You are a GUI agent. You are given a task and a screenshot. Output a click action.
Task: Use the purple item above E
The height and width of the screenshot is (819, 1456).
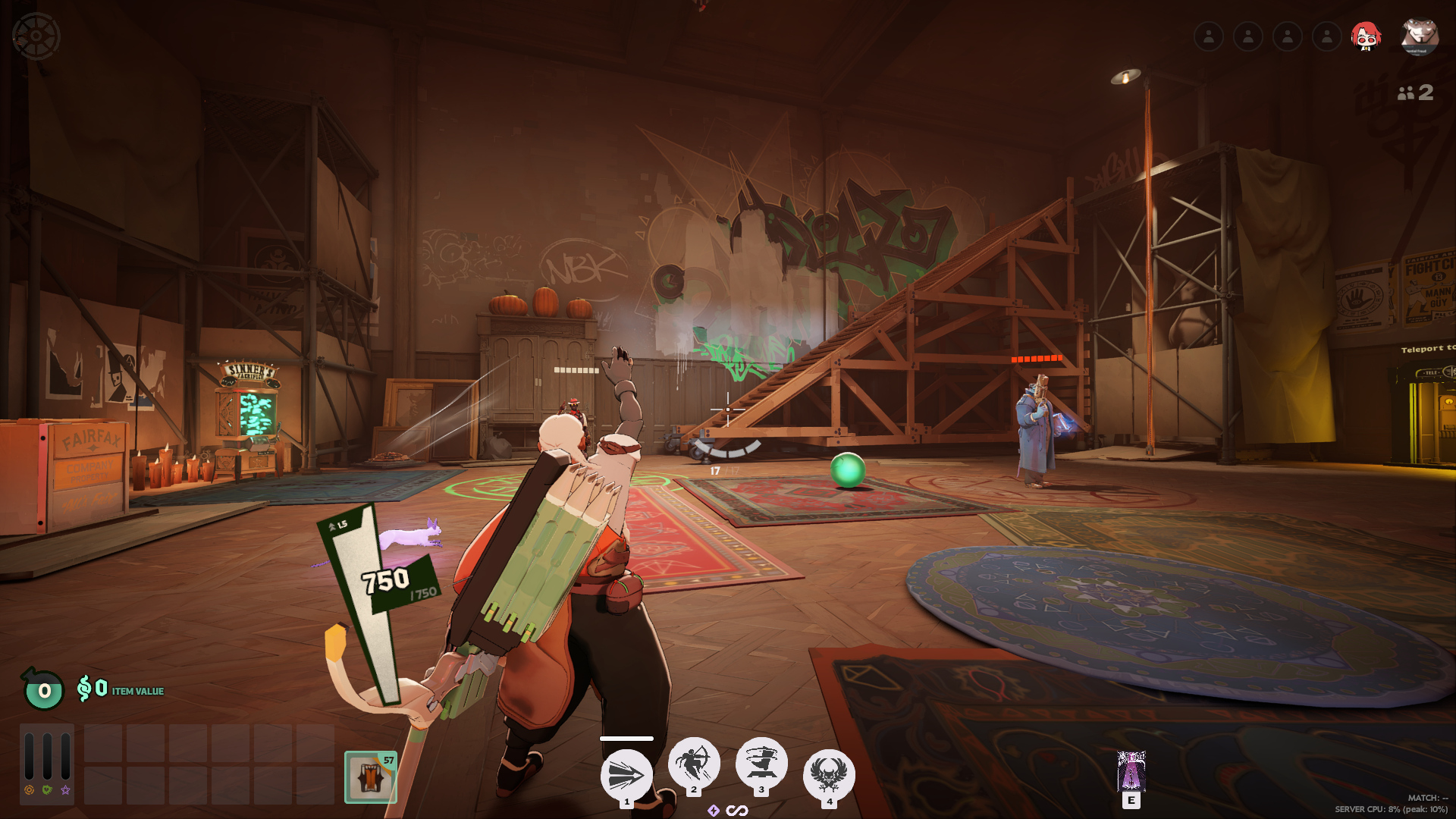(x=1131, y=771)
